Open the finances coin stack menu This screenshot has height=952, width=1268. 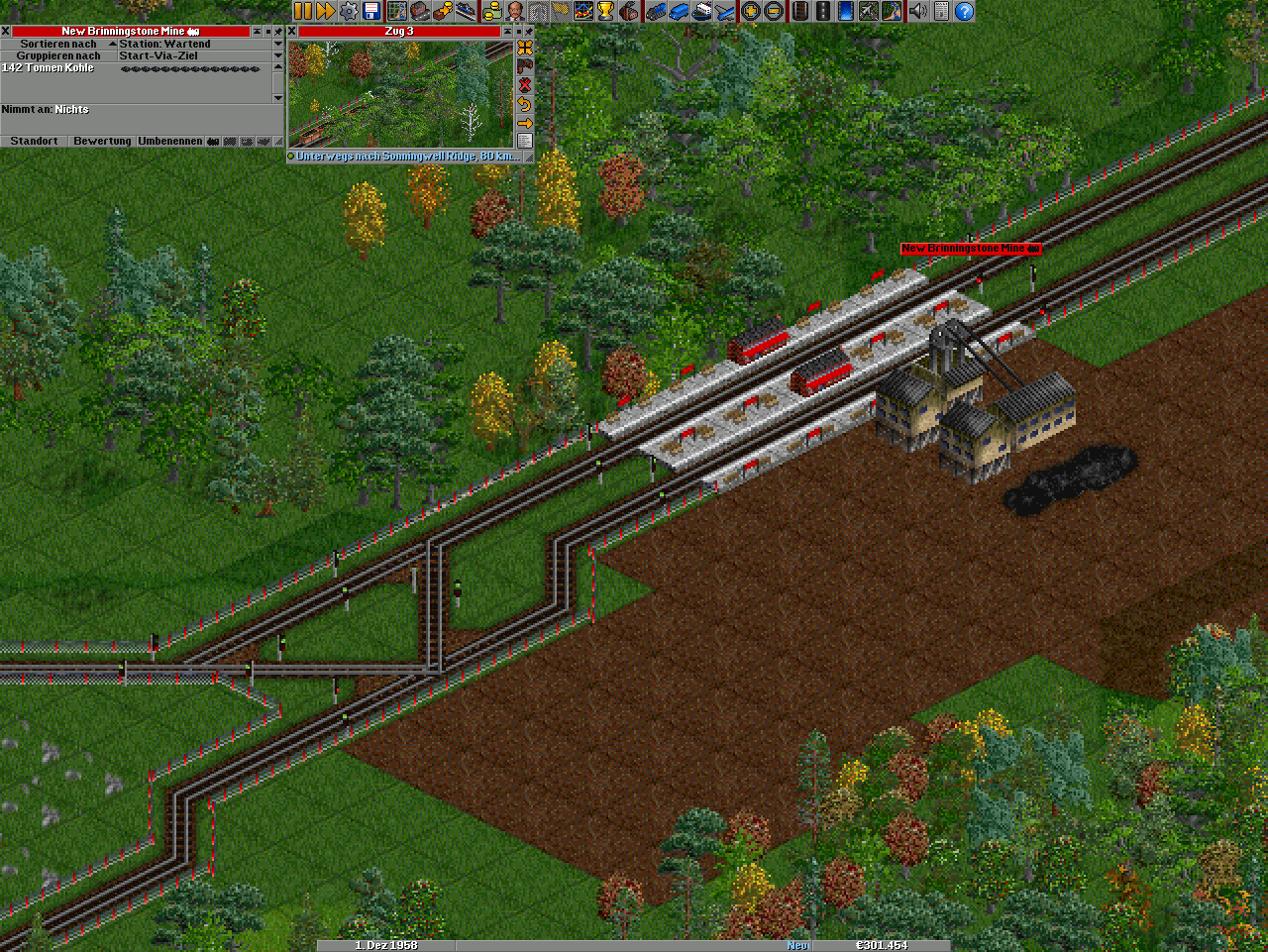pyautogui.click(x=492, y=11)
